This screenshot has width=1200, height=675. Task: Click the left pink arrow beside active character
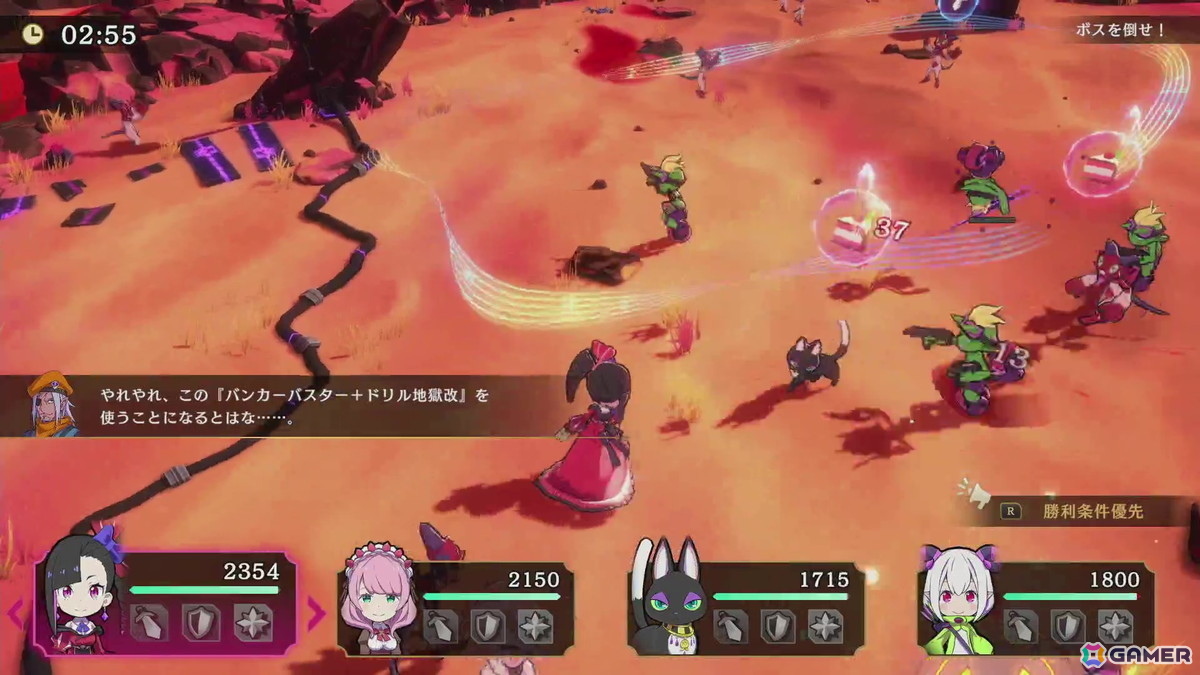click(17, 613)
